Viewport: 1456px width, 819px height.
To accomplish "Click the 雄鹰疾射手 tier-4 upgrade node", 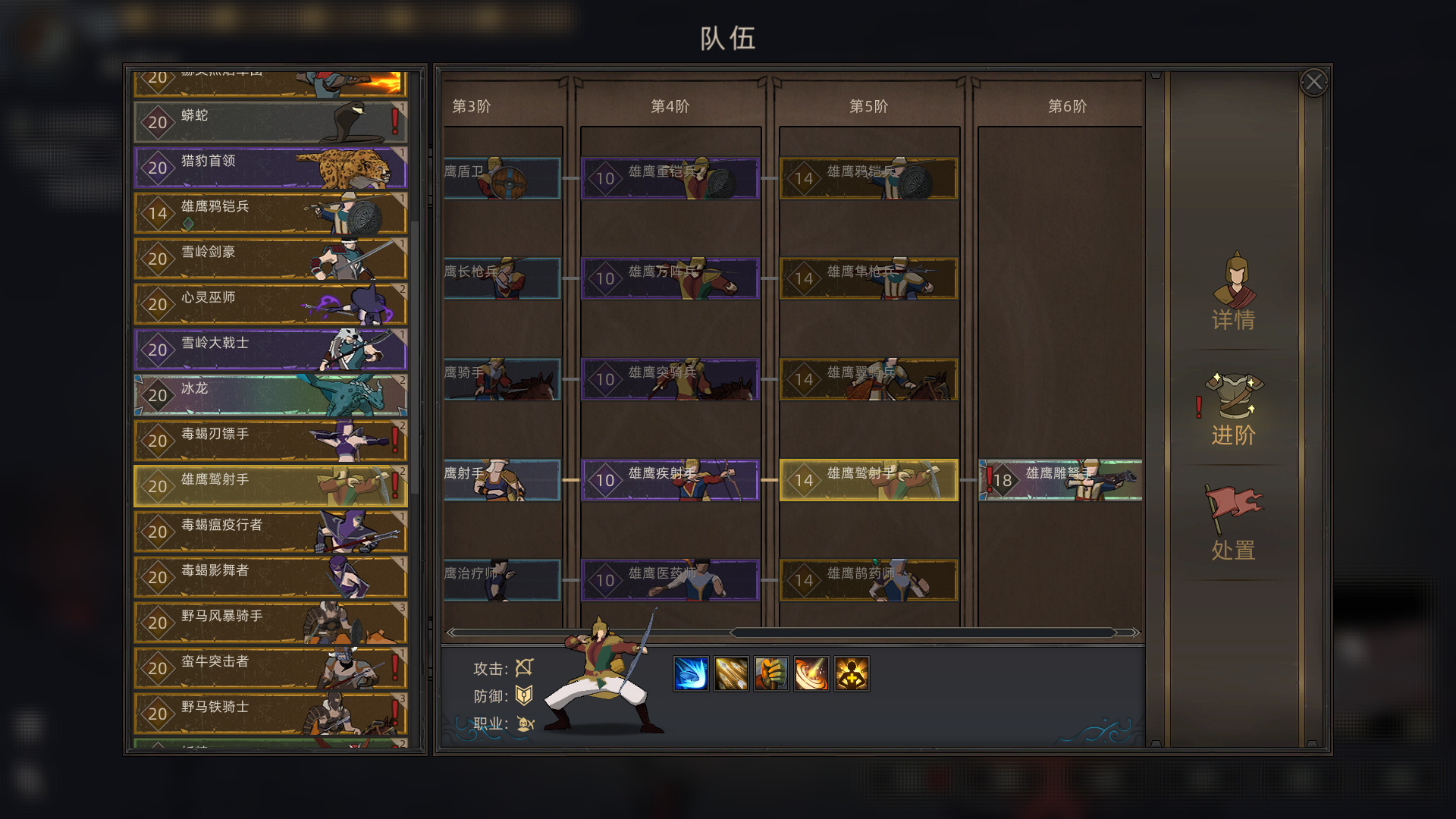I will click(670, 479).
